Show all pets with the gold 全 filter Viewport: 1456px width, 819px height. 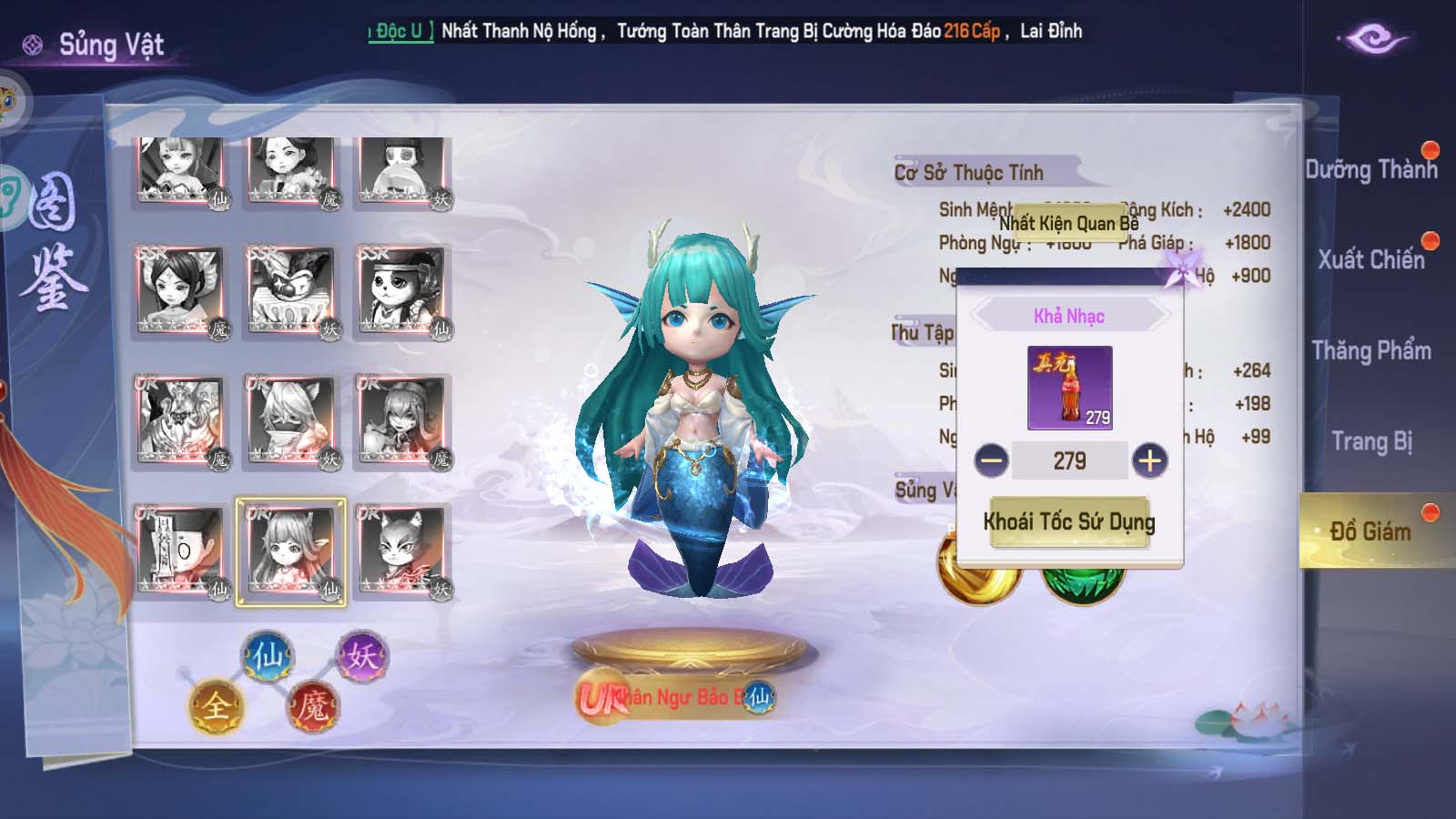(216, 706)
